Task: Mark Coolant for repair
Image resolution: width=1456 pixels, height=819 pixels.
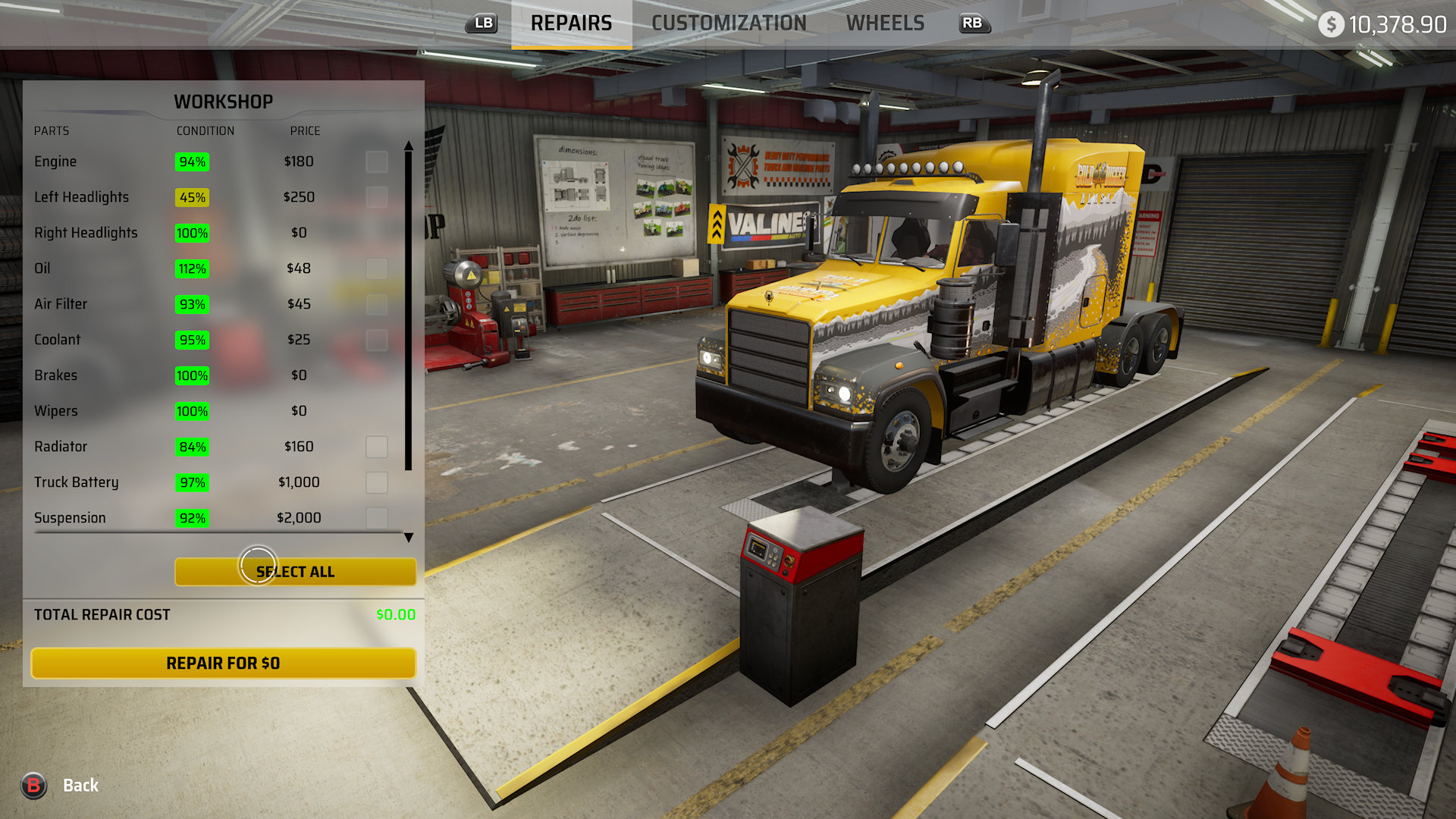Action: click(x=377, y=340)
